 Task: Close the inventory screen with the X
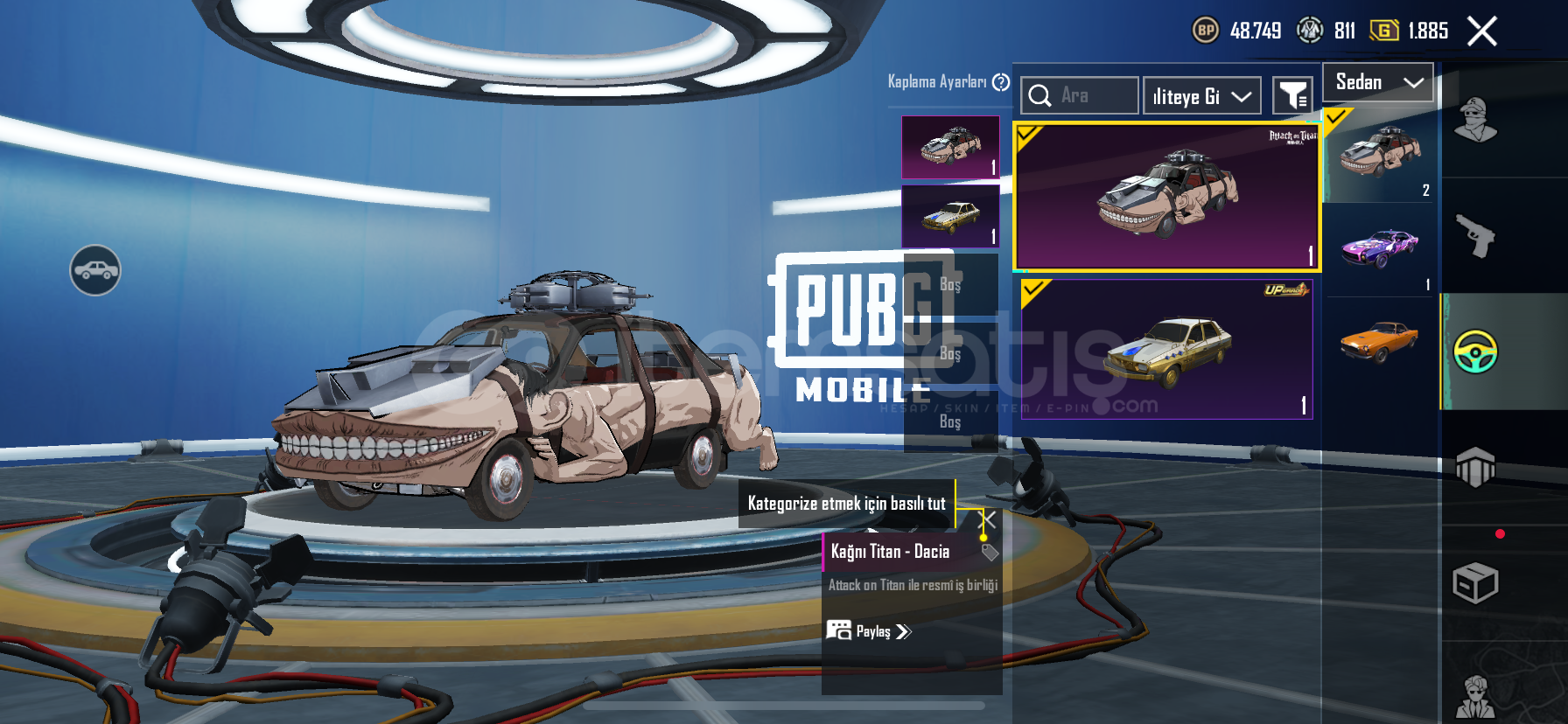point(1481,31)
